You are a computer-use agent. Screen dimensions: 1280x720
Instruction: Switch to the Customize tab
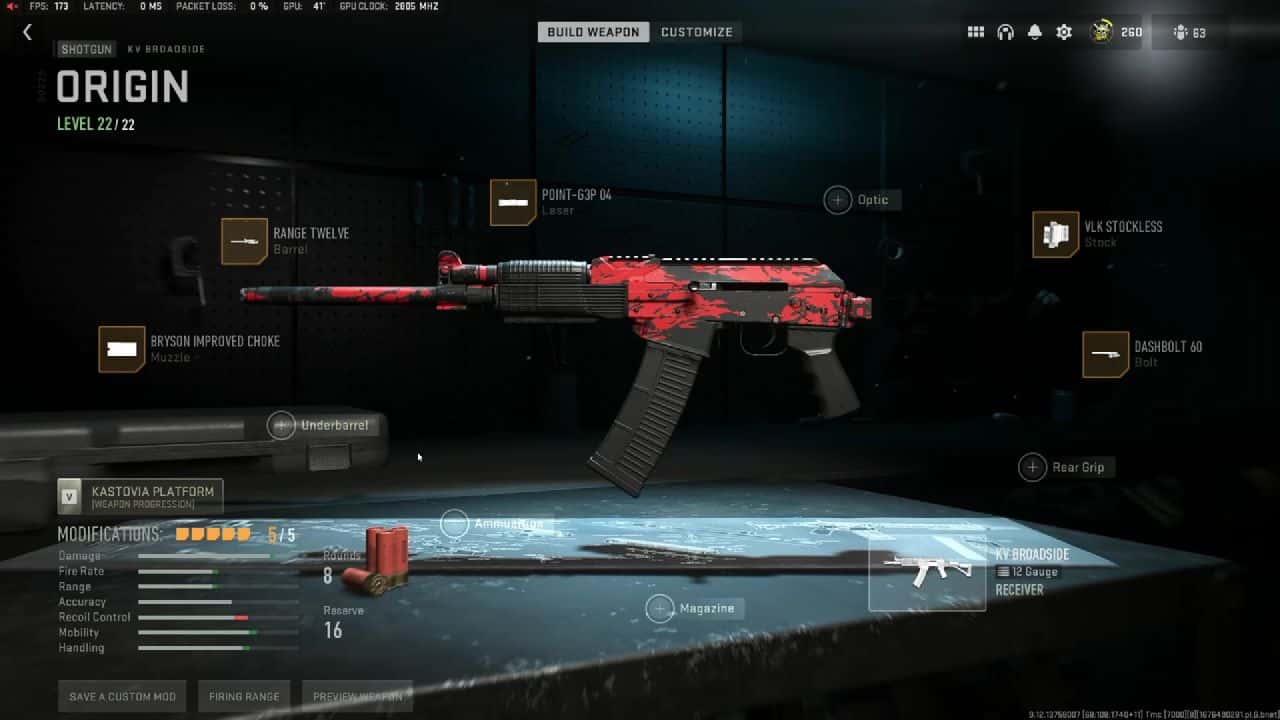click(697, 31)
